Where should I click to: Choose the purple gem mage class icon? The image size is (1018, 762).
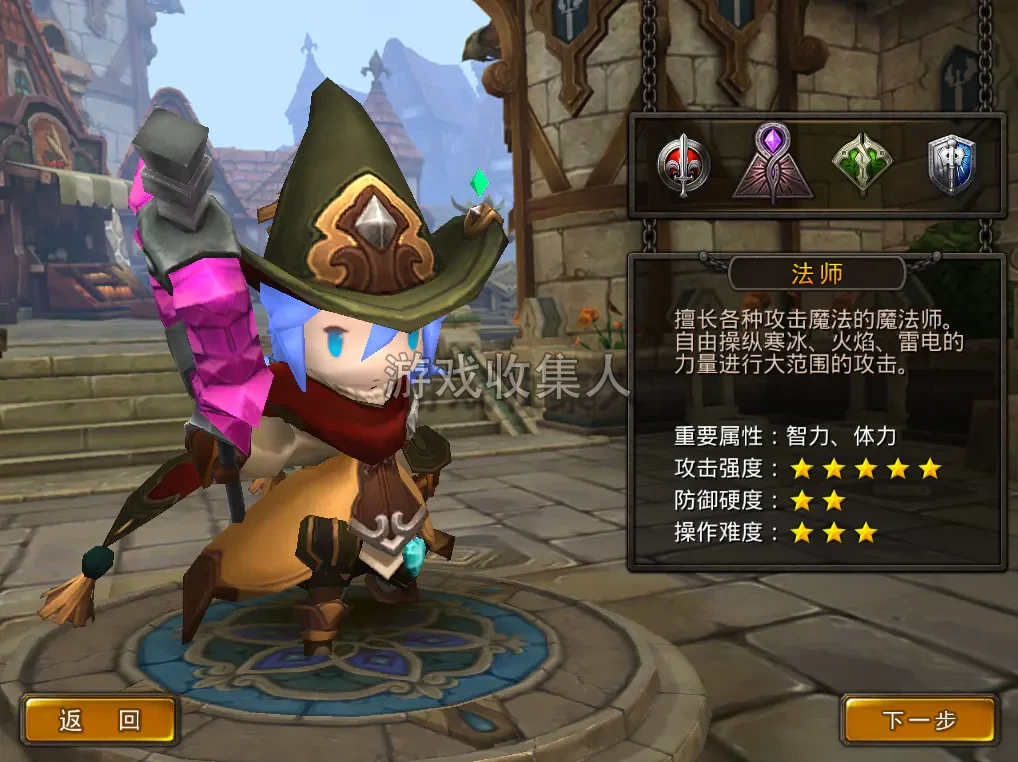click(772, 163)
